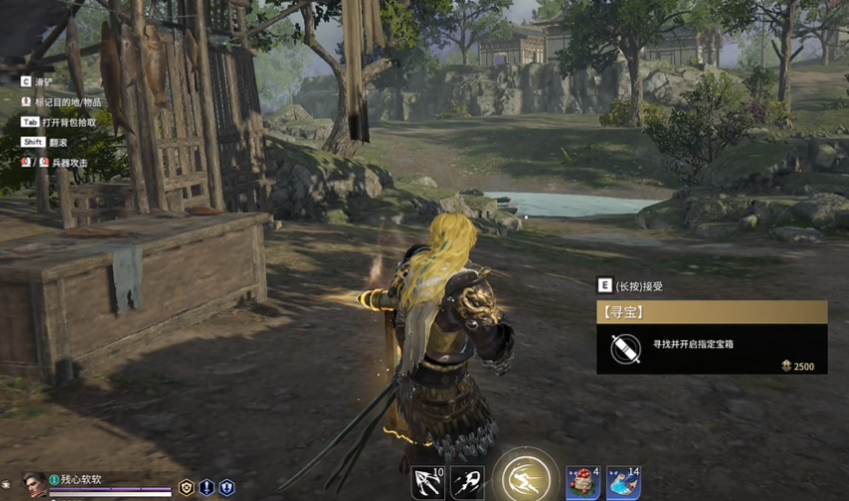849x501 pixels.
Task: Click the scroll icon on the quest card
Action: click(626, 349)
